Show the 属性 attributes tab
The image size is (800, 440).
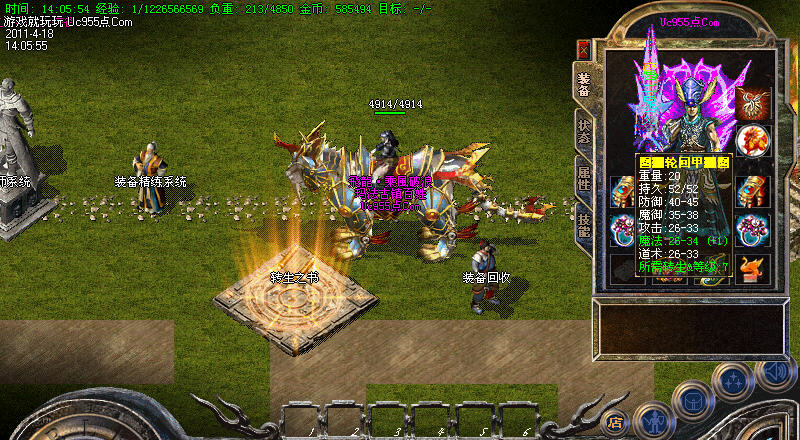point(583,178)
